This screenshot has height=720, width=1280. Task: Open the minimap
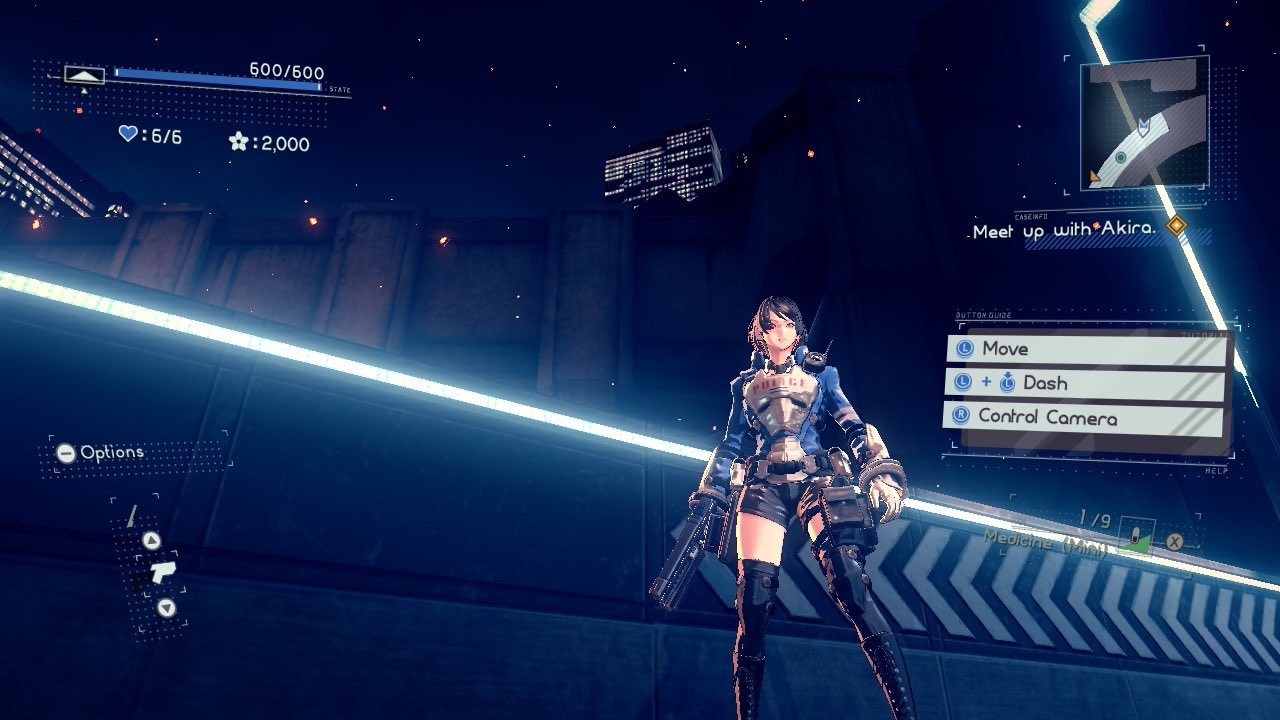tap(1144, 123)
